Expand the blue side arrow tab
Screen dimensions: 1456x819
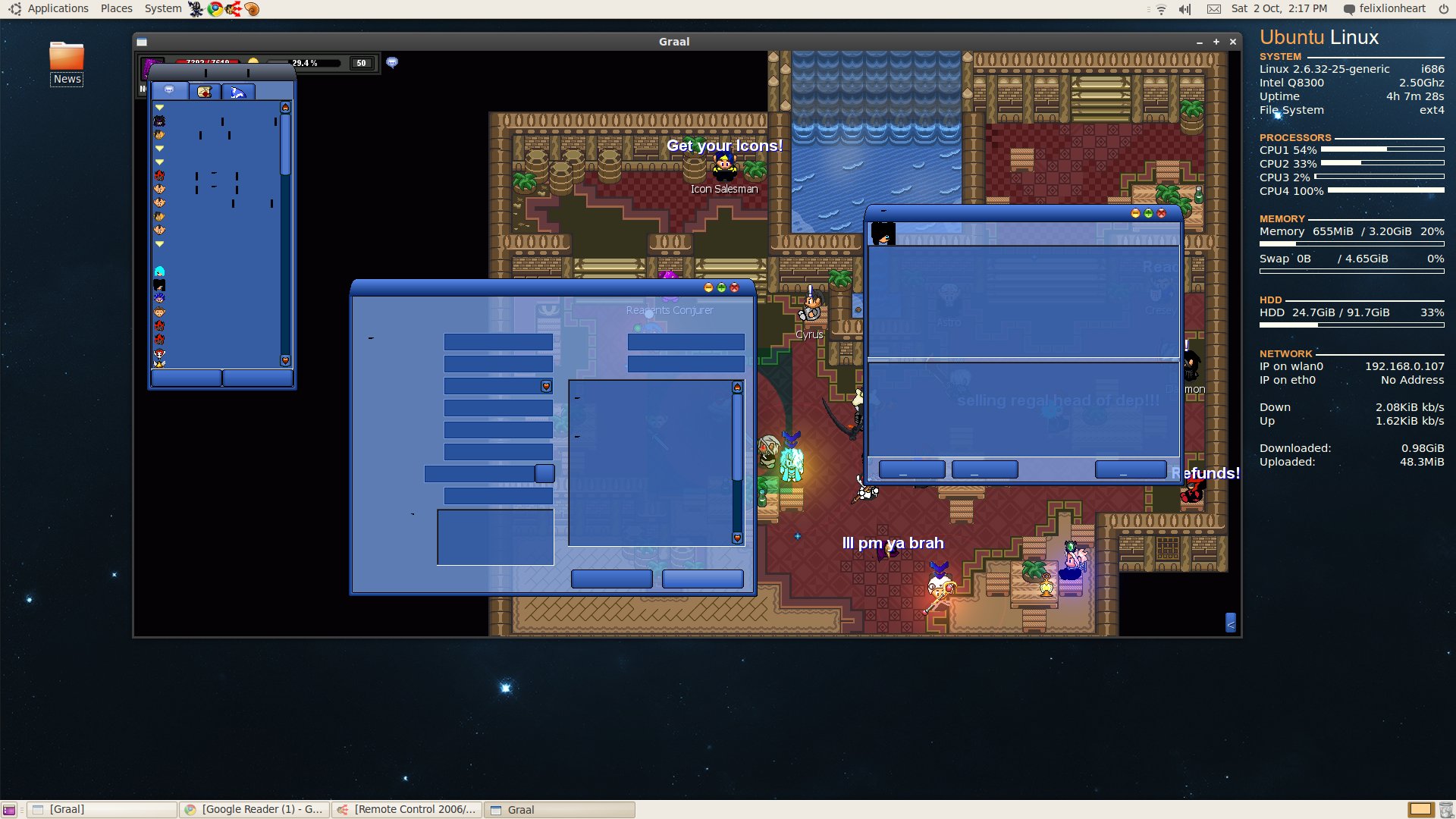[x=1231, y=623]
